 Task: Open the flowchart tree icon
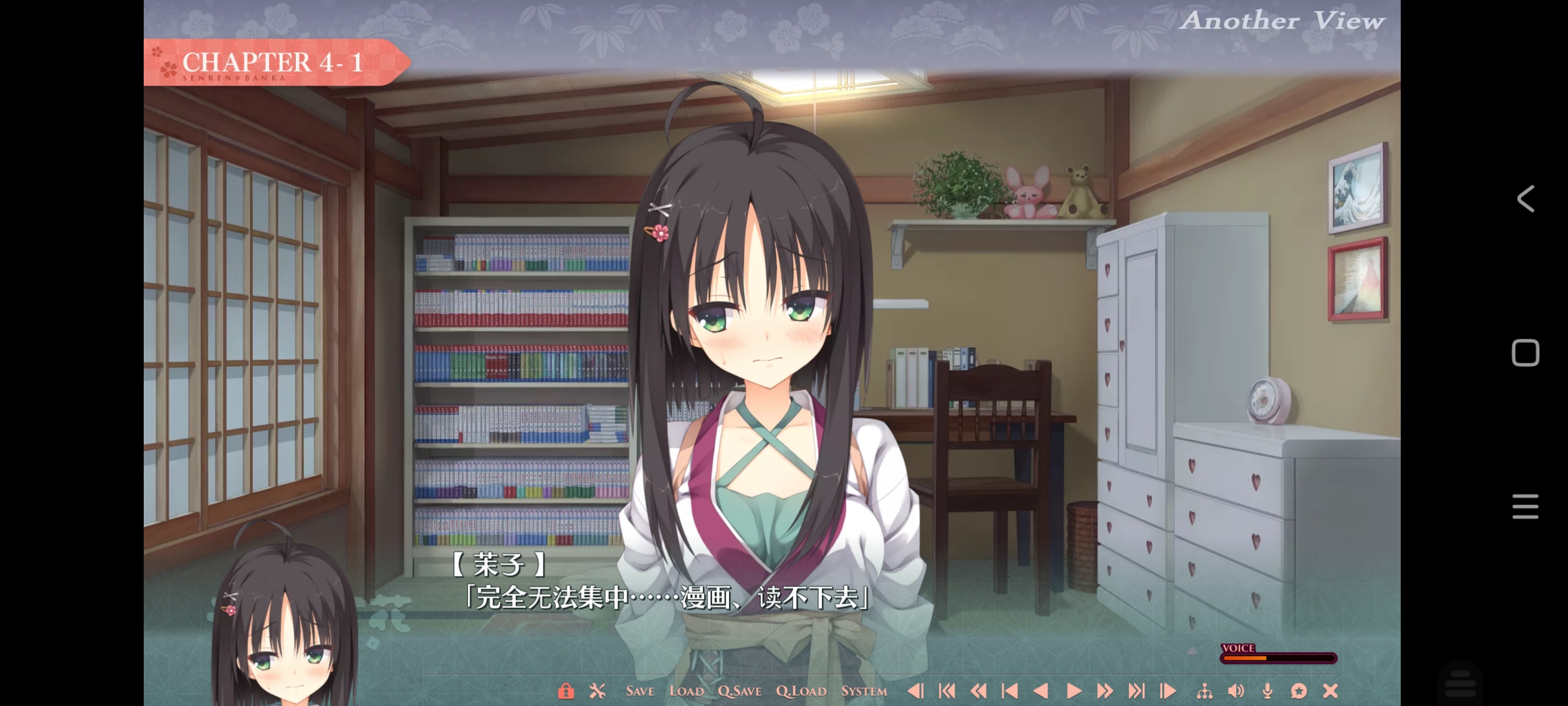point(1204,691)
